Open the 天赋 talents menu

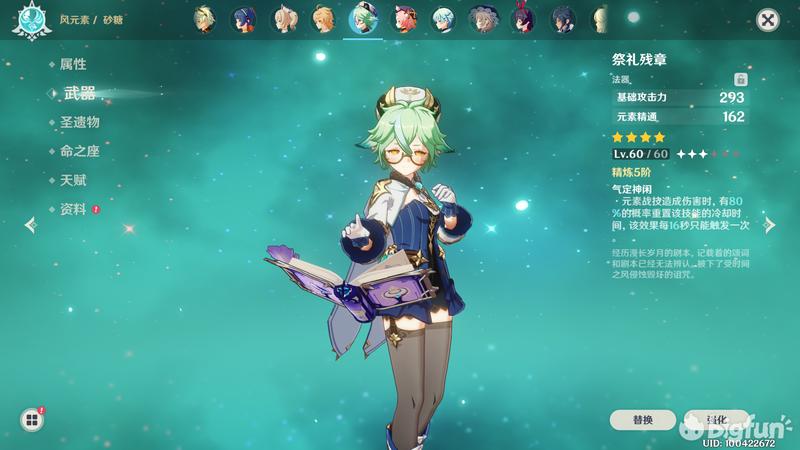click(73, 180)
